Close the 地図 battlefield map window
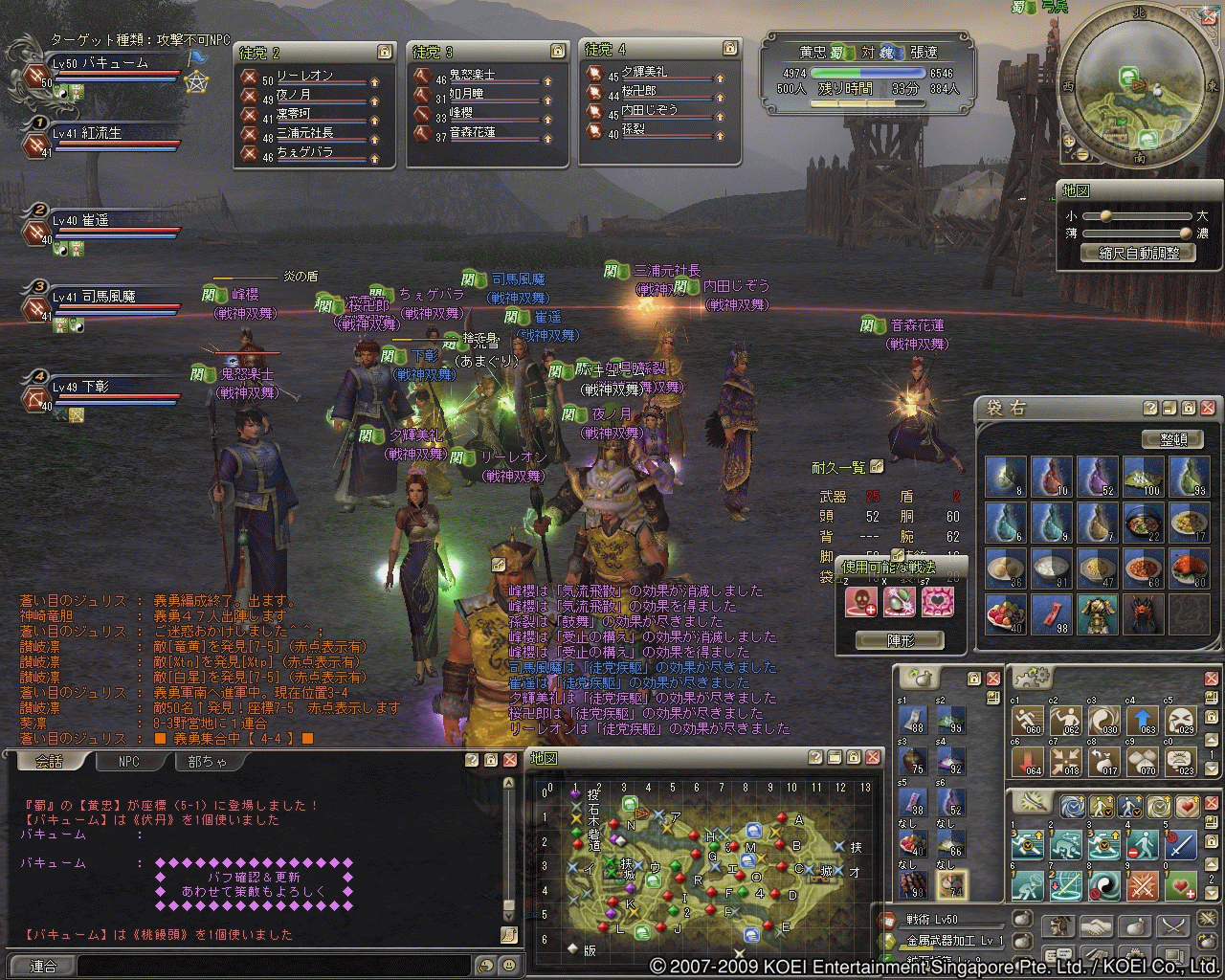Viewport: 1225px width, 980px height. coord(873,757)
